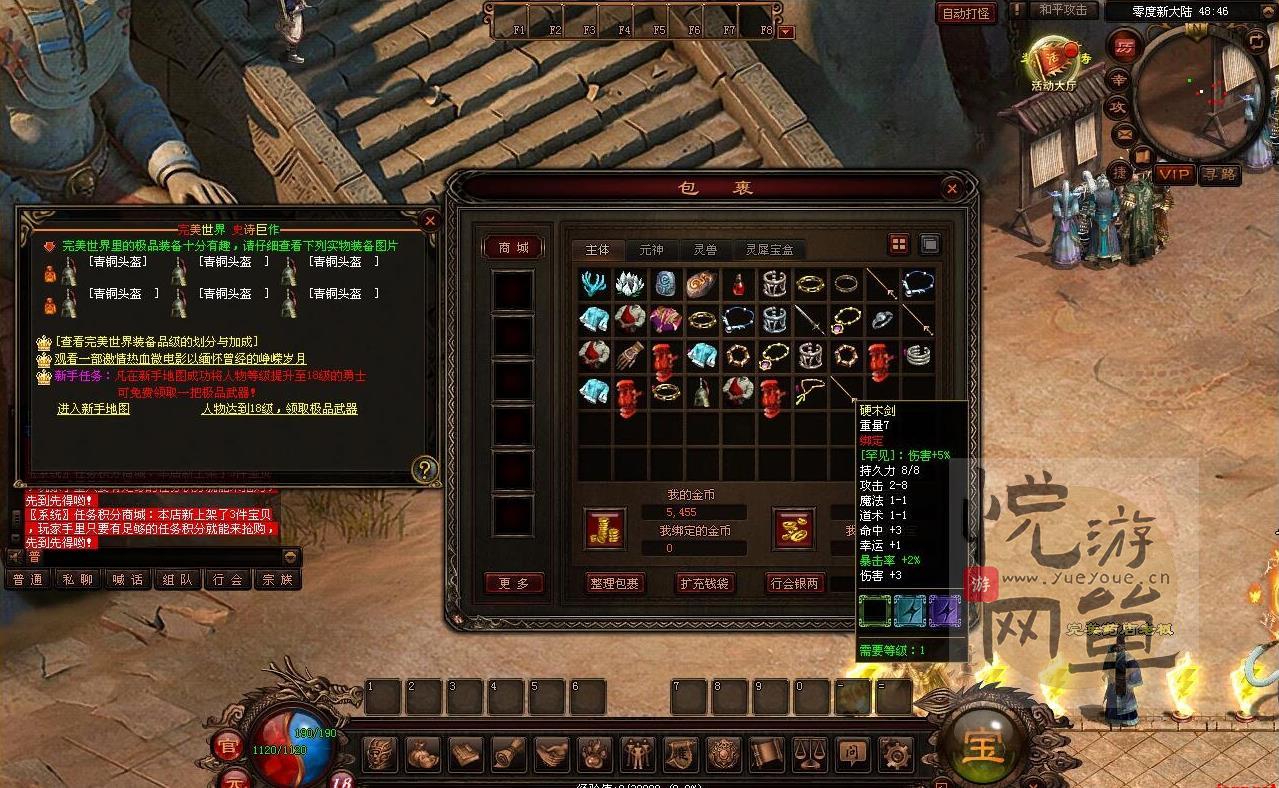Open the 商城 shop from the bag
This screenshot has width=1279, height=788.
pyautogui.click(x=513, y=248)
